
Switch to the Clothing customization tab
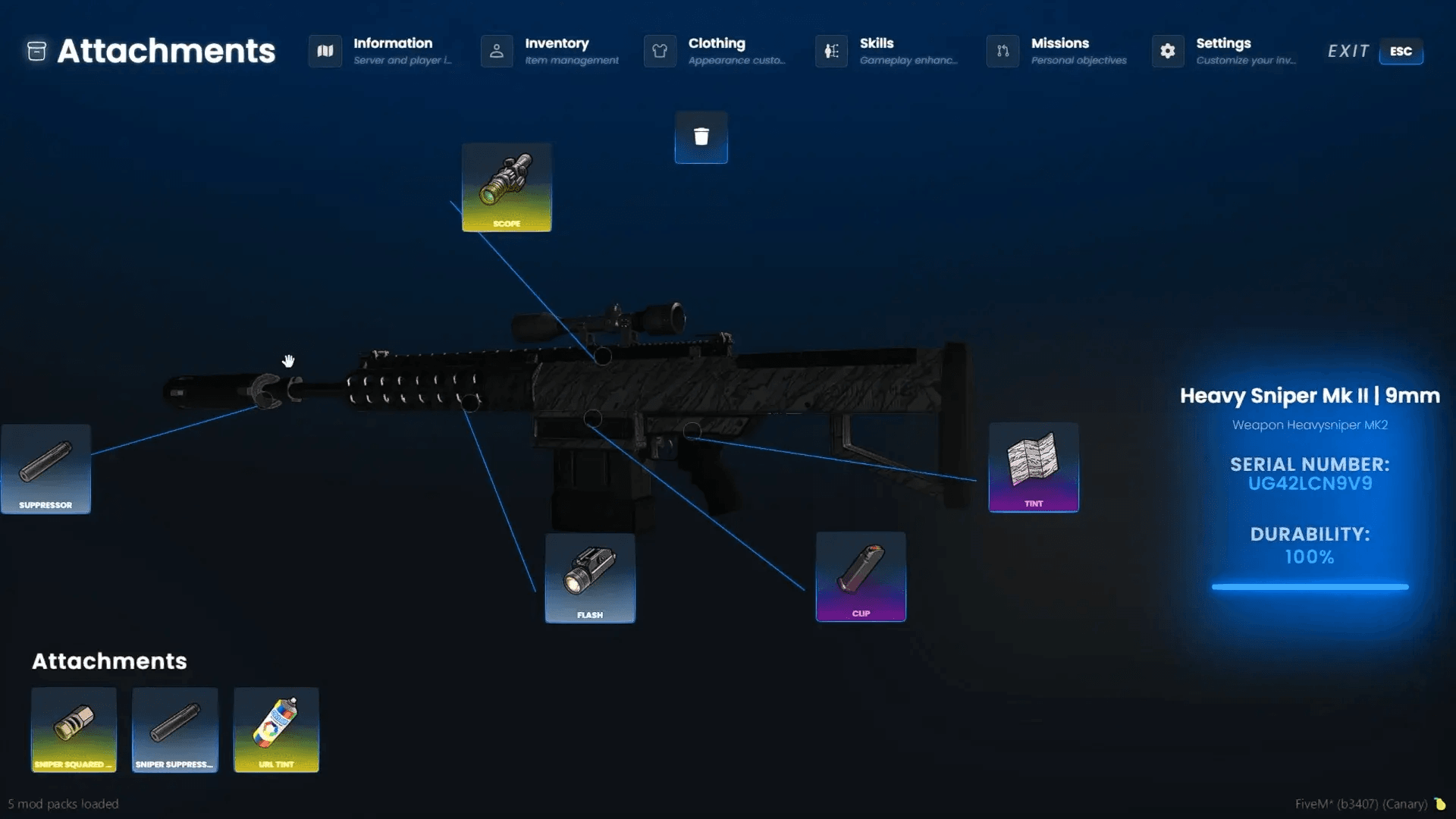(659, 51)
